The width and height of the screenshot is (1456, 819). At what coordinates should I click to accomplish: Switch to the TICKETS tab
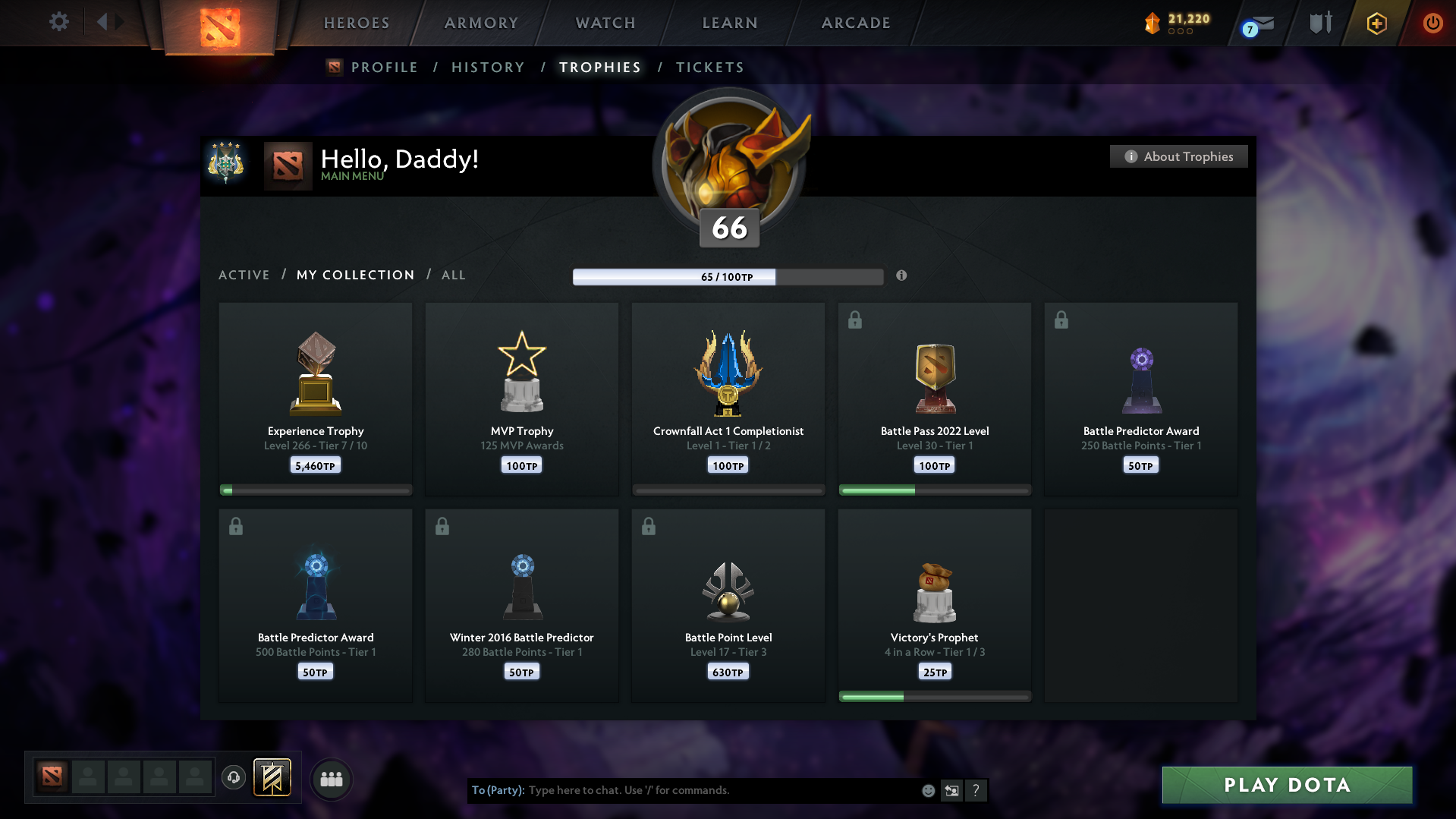709,67
